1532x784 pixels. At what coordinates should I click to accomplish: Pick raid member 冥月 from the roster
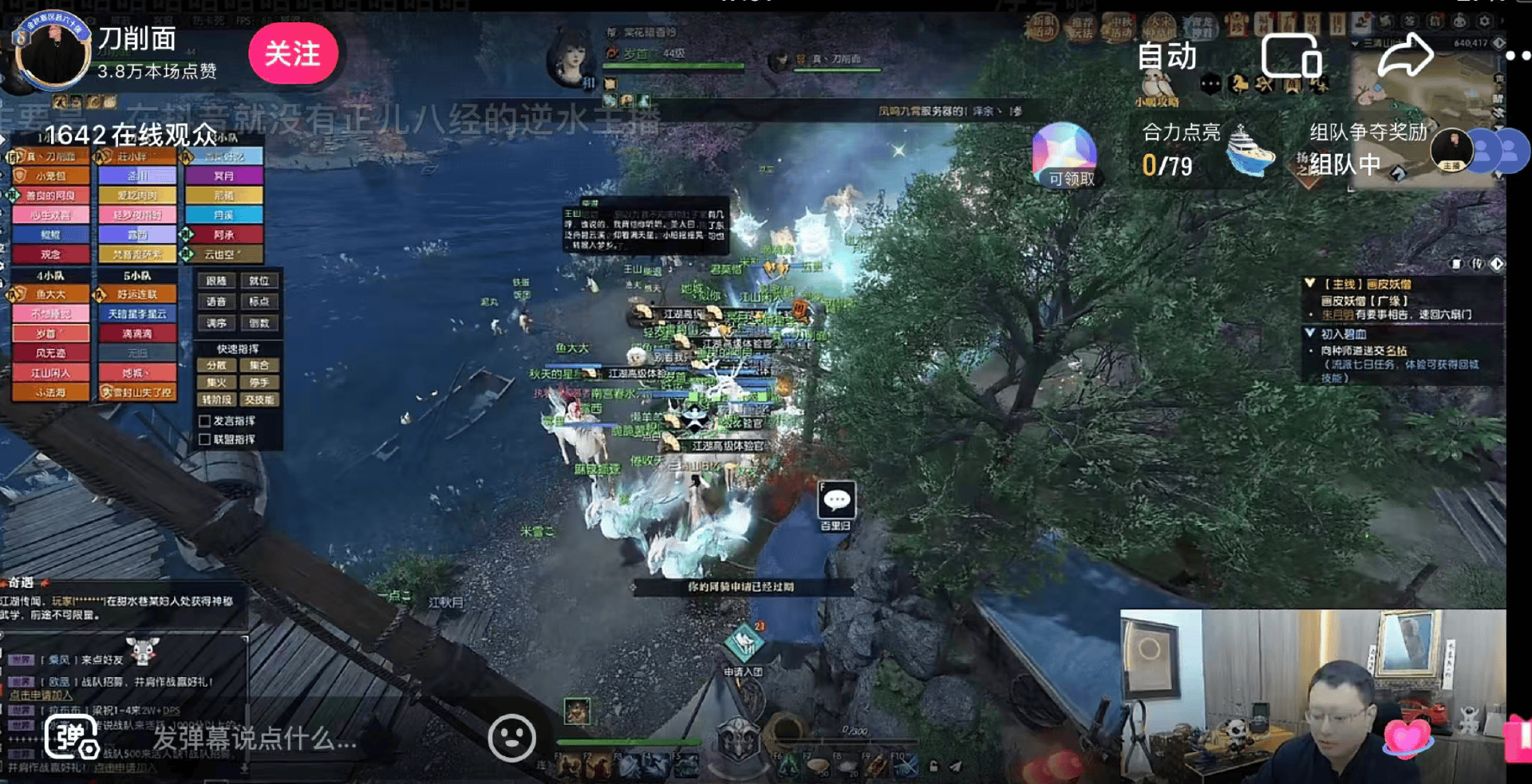[x=224, y=175]
